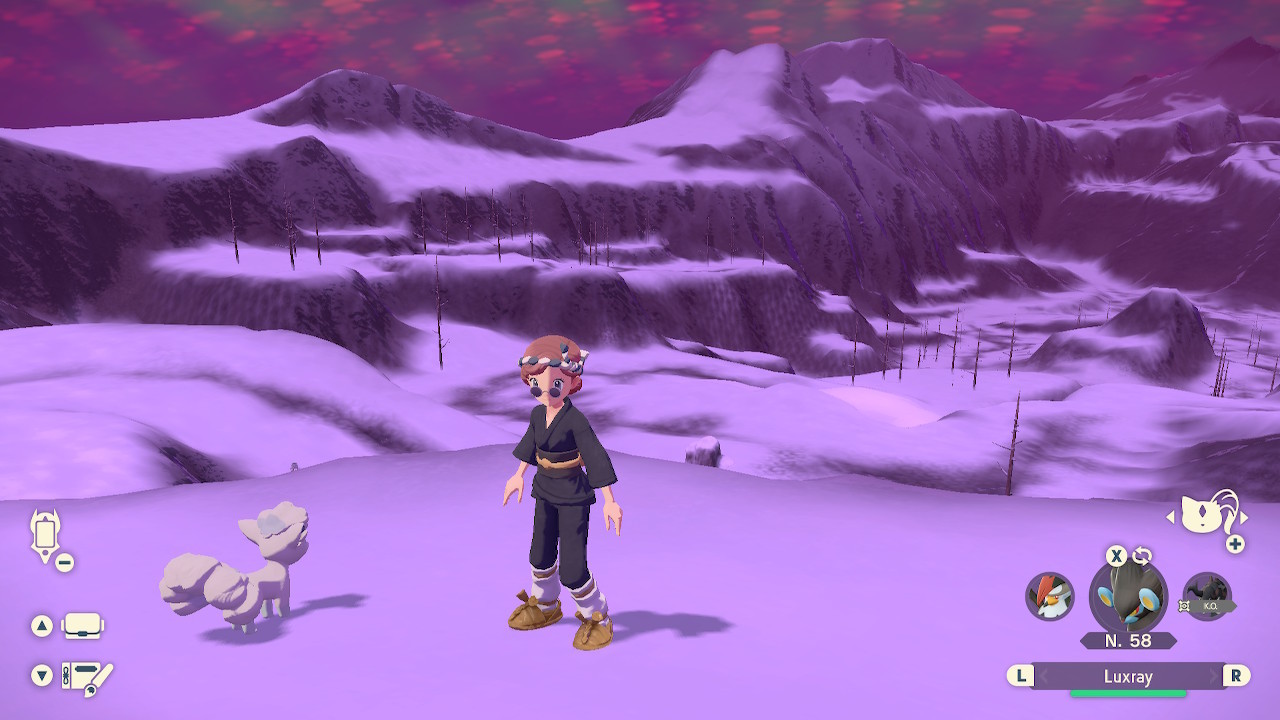Open the satchel bag icon
Screen dimensions: 1280x720
coord(81,626)
